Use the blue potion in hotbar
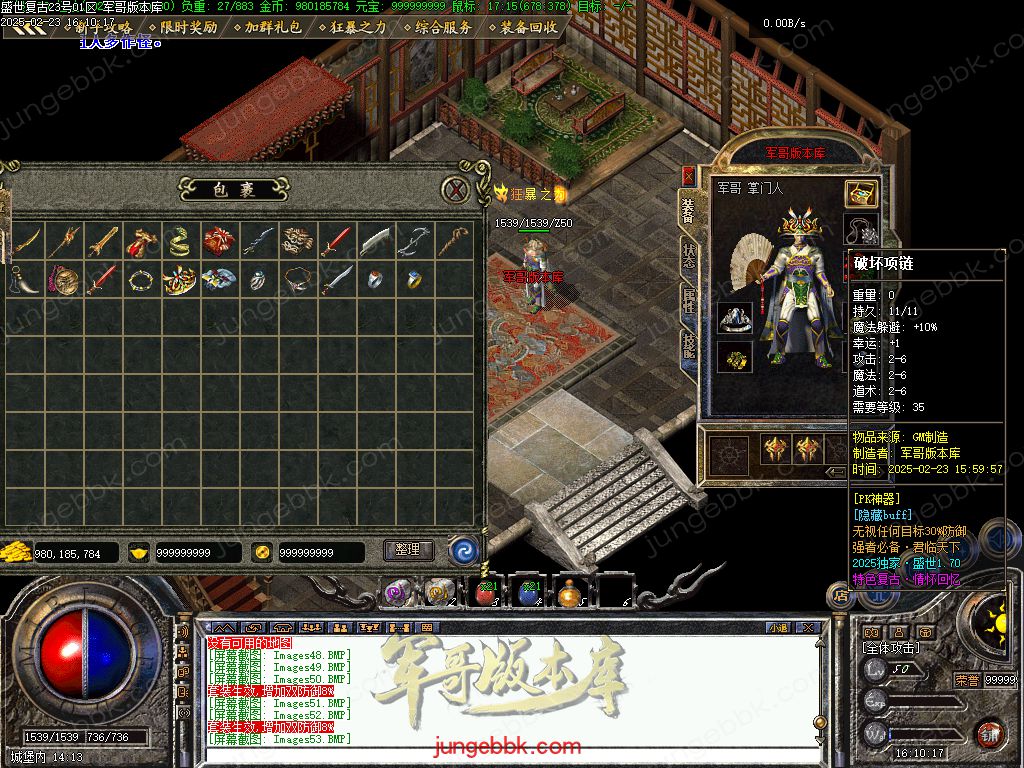Viewport: 1024px width, 768px height. coord(530,591)
